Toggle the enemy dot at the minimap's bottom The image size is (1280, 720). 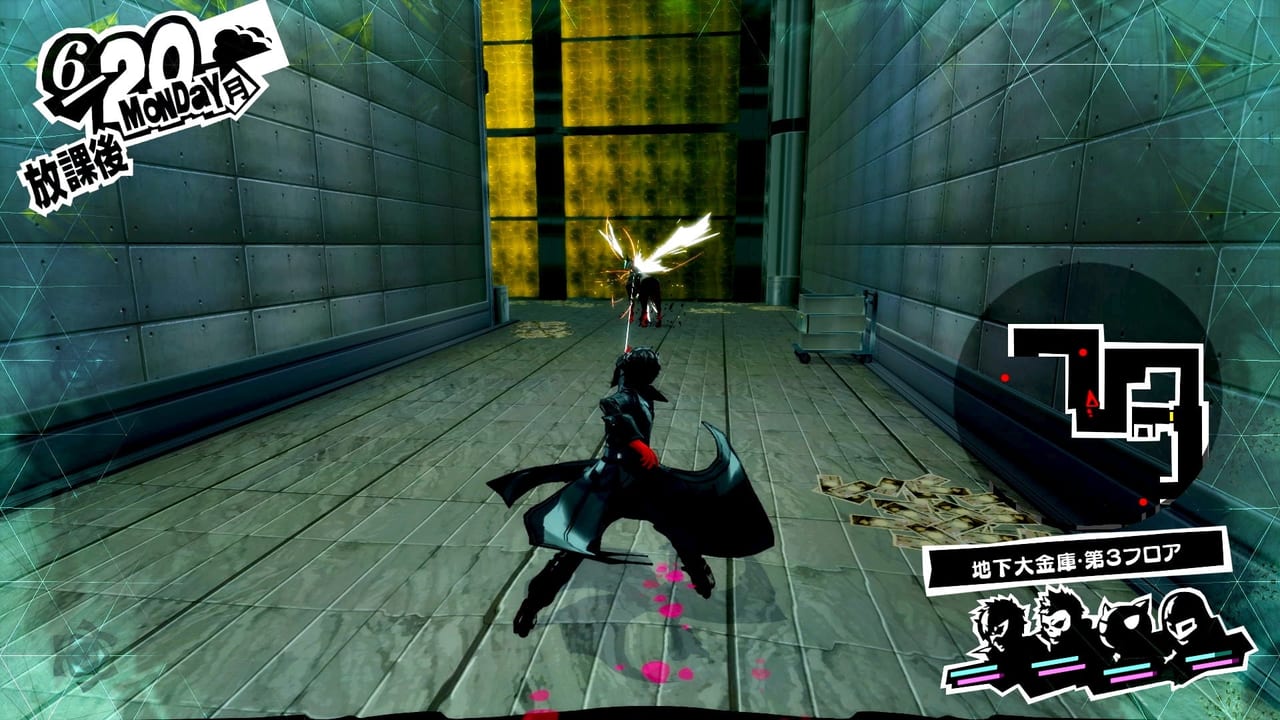coord(1142,501)
